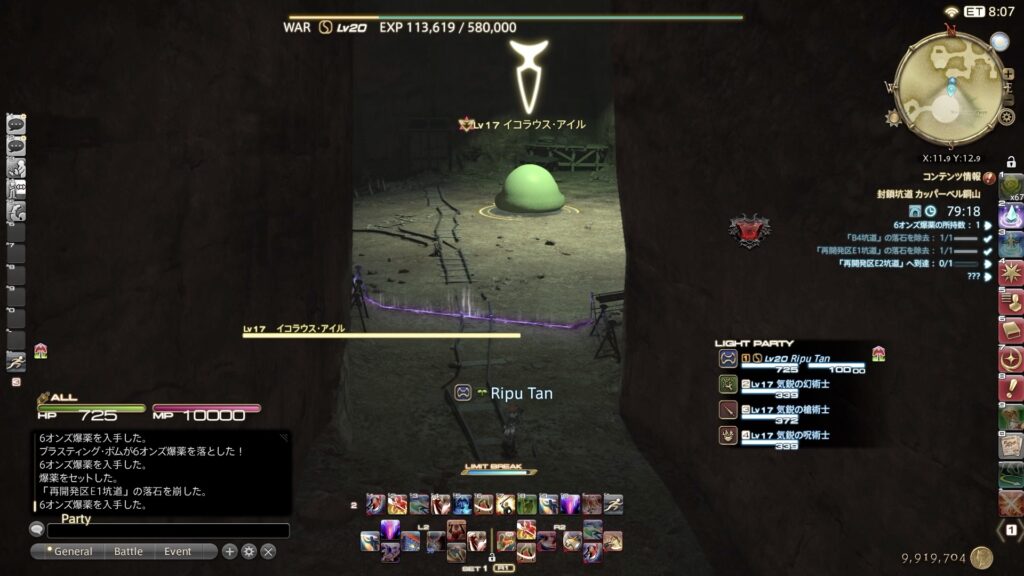This screenshot has width=1024, height=576.
Task: Use the top speech-bubble hotbar icon
Action: (x=16, y=125)
